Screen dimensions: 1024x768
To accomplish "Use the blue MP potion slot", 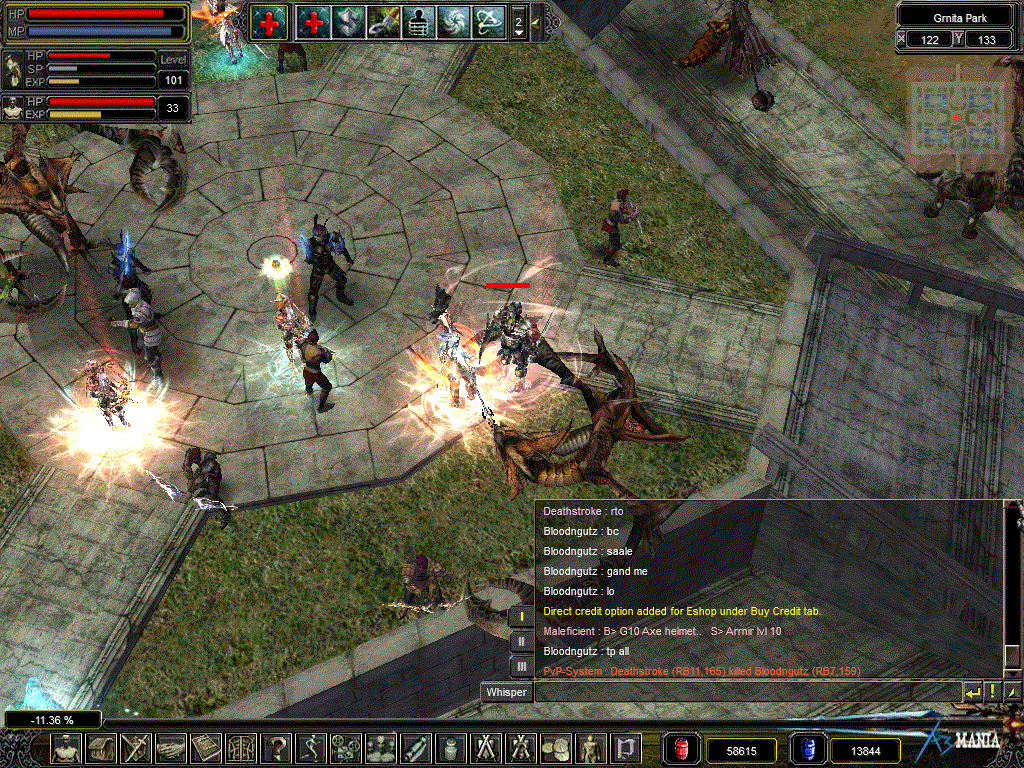I will pyautogui.click(x=806, y=749).
